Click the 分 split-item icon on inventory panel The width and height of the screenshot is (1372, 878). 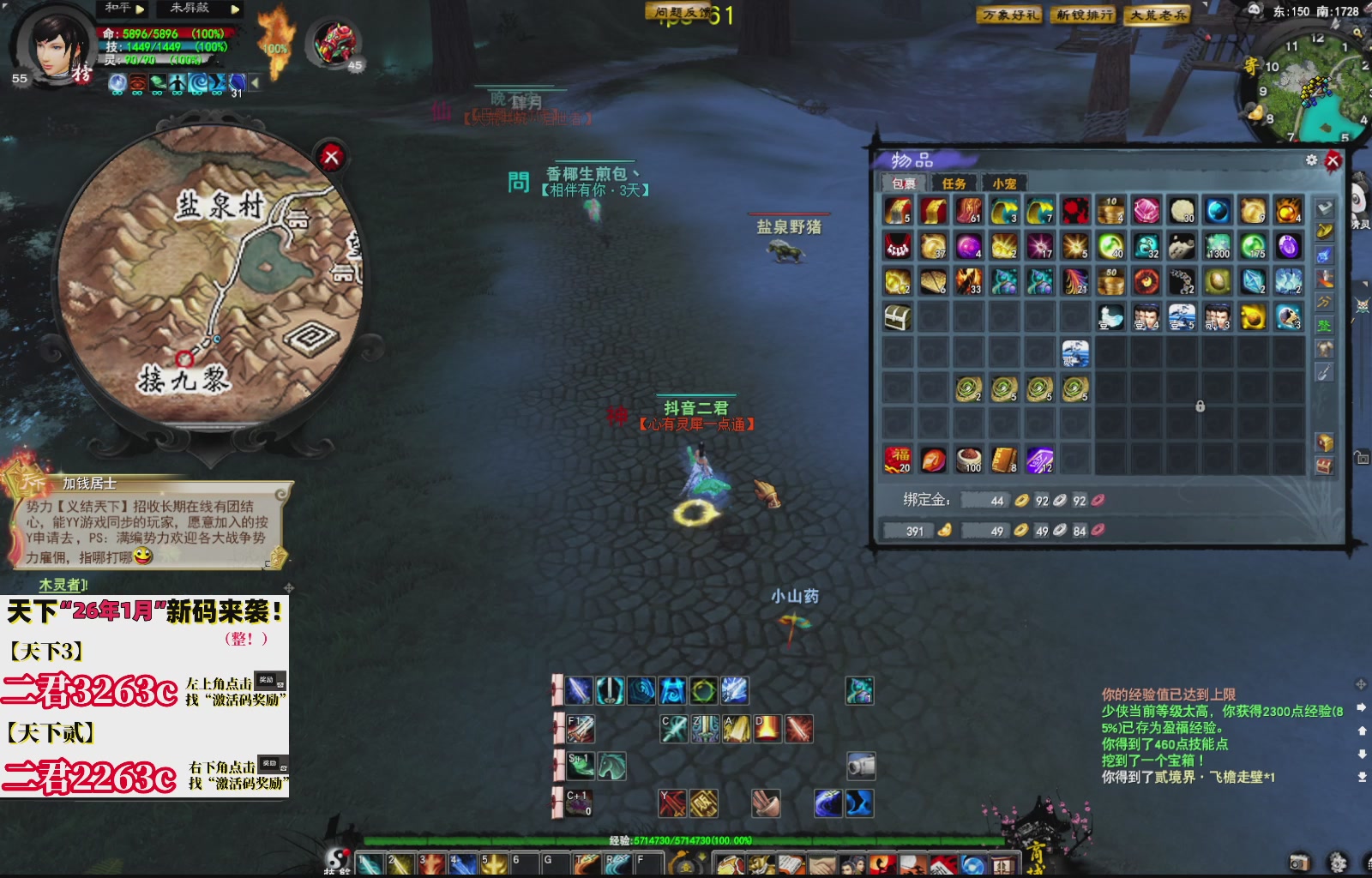click(x=1323, y=302)
